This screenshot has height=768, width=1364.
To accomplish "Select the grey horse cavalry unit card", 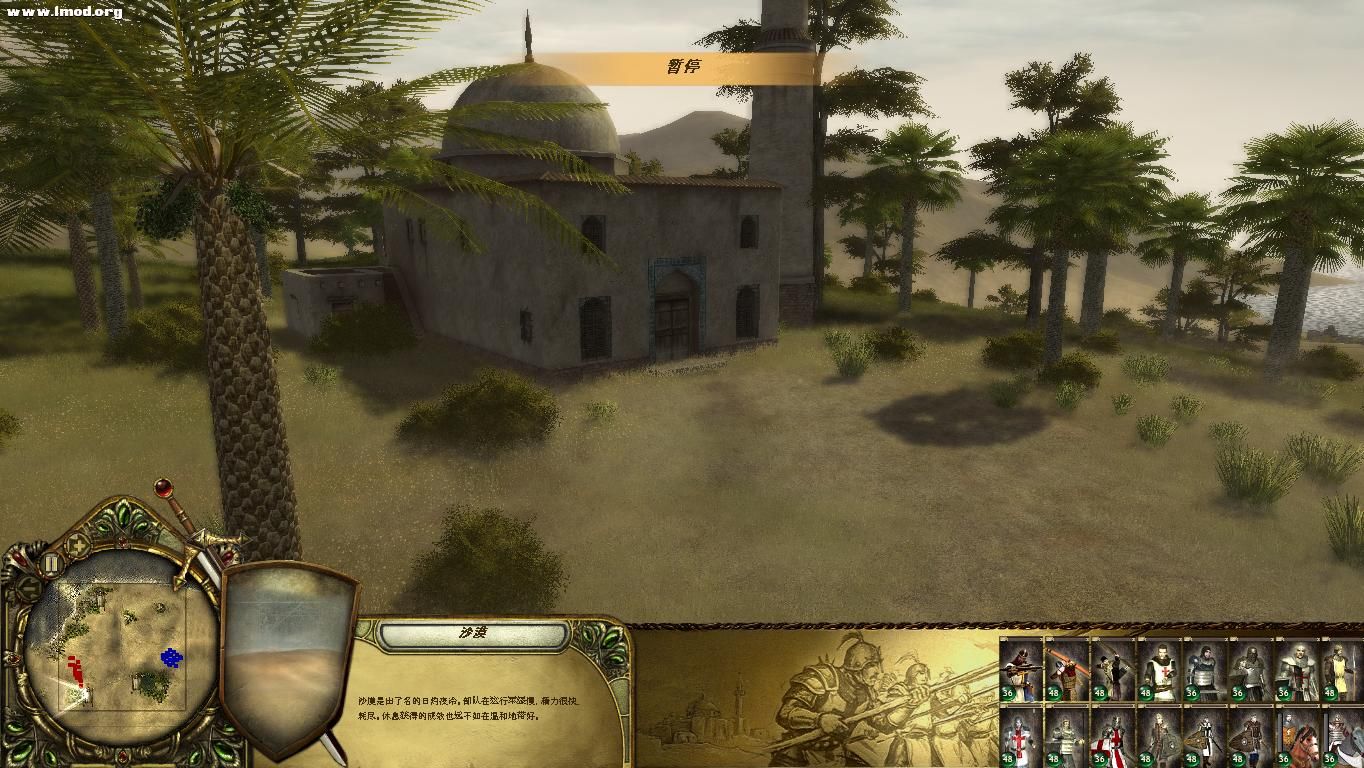I will tap(1343, 737).
